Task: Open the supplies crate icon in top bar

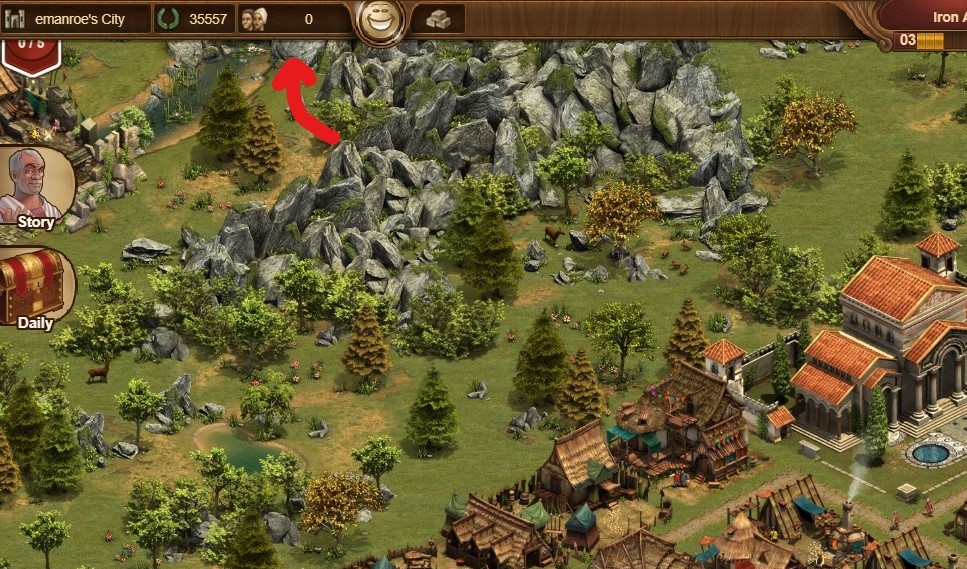Action: point(437,18)
